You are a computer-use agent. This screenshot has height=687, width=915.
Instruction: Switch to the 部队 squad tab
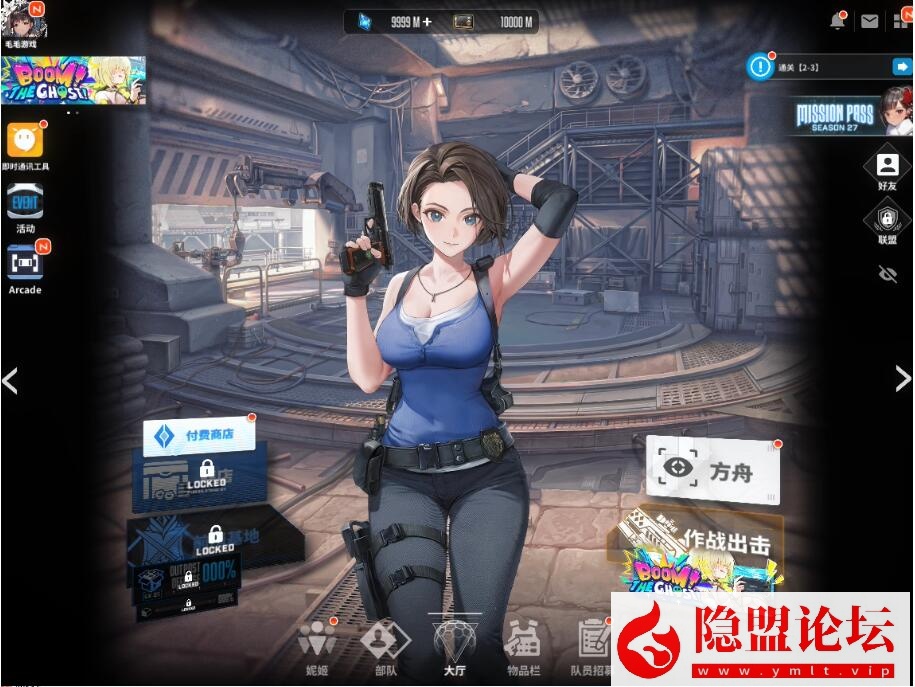384,646
